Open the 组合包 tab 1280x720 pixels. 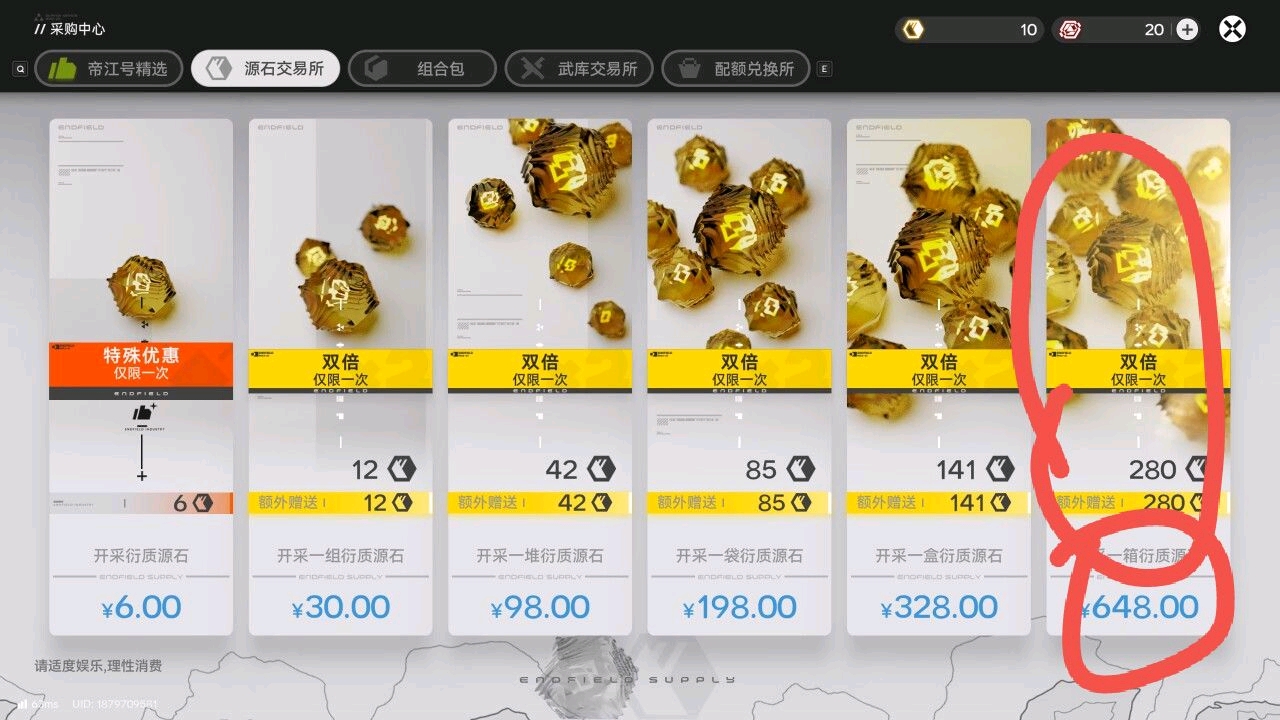tap(422, 69)
